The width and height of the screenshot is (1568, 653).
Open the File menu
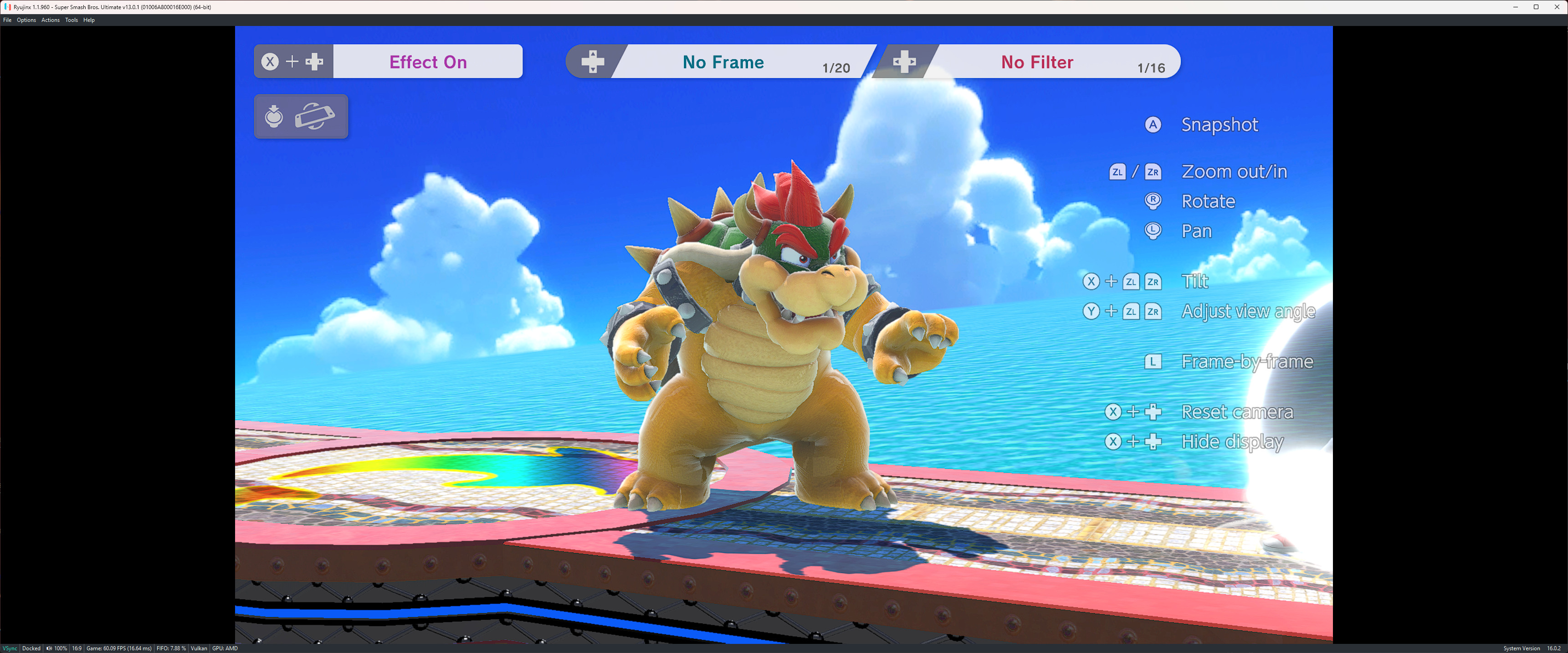(7, 20)
